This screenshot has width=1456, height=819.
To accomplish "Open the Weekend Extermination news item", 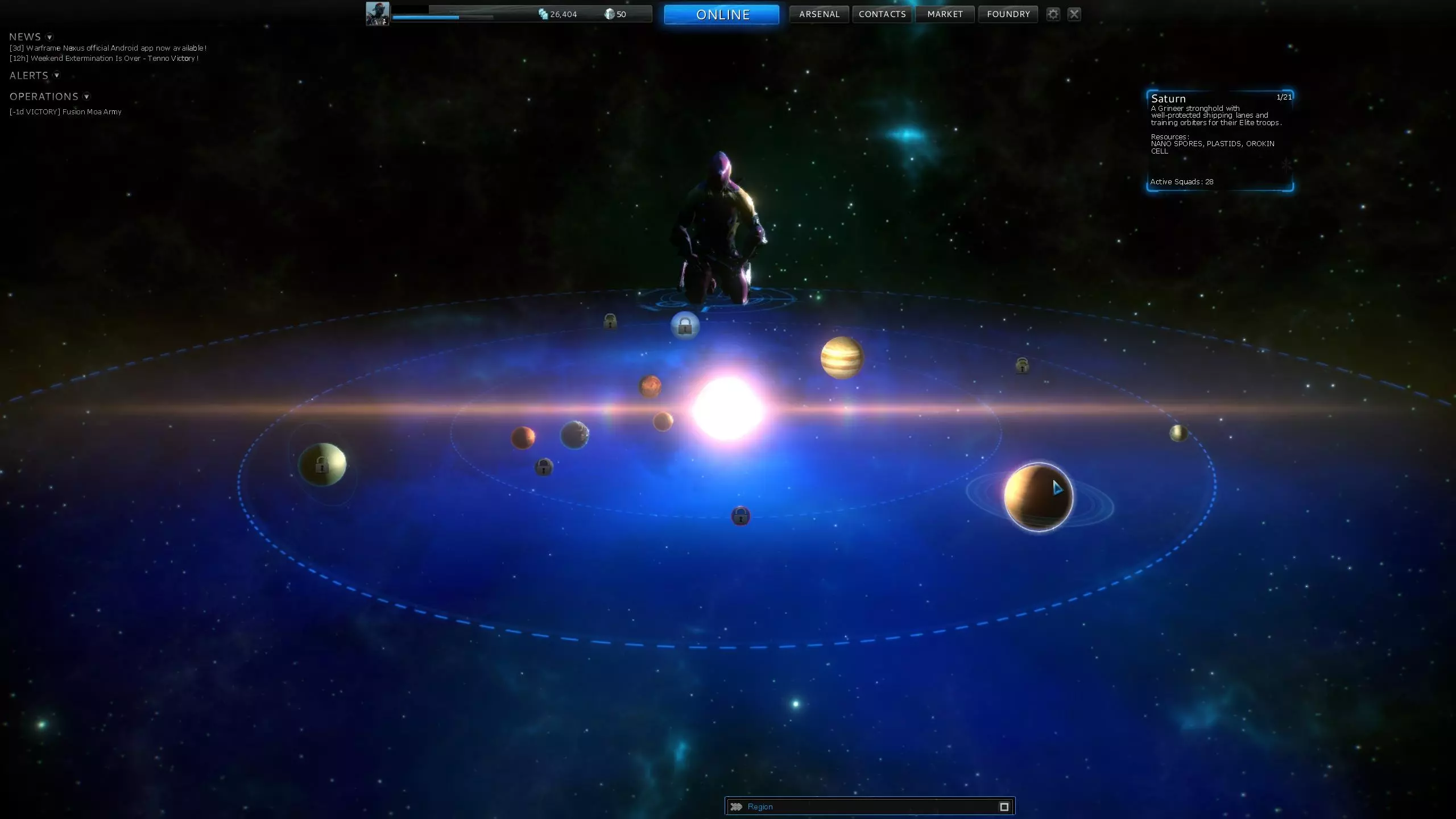I will pyautogui.click(x=104, y=59).
